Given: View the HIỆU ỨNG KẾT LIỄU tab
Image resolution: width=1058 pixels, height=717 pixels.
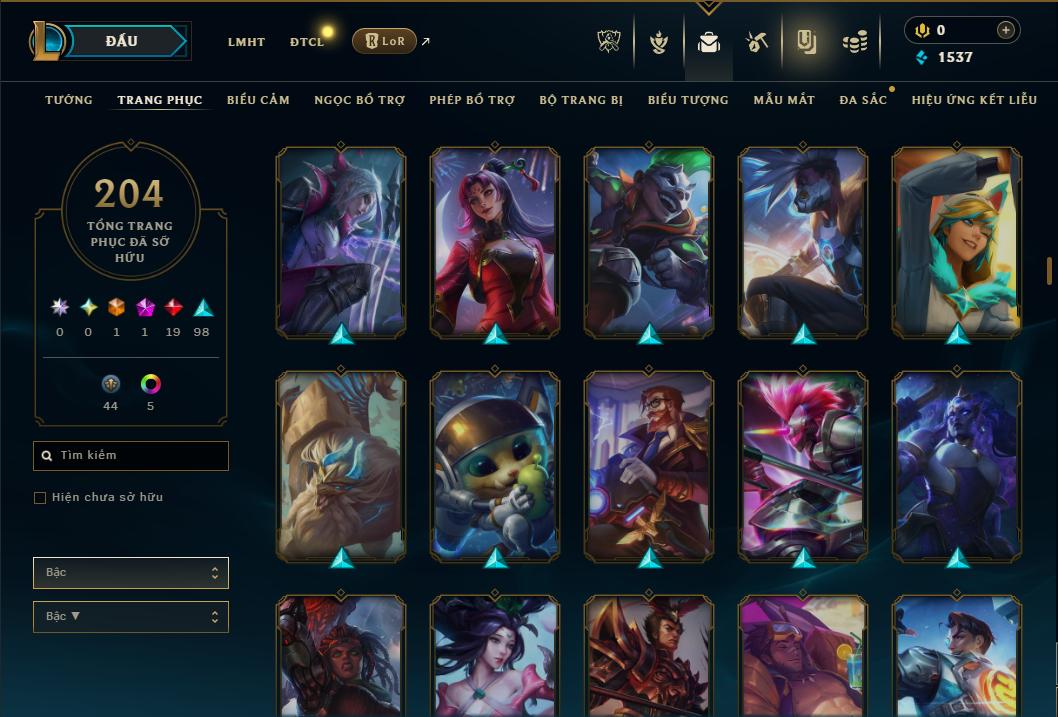Looking at the screenshot, I should [973, 100].
